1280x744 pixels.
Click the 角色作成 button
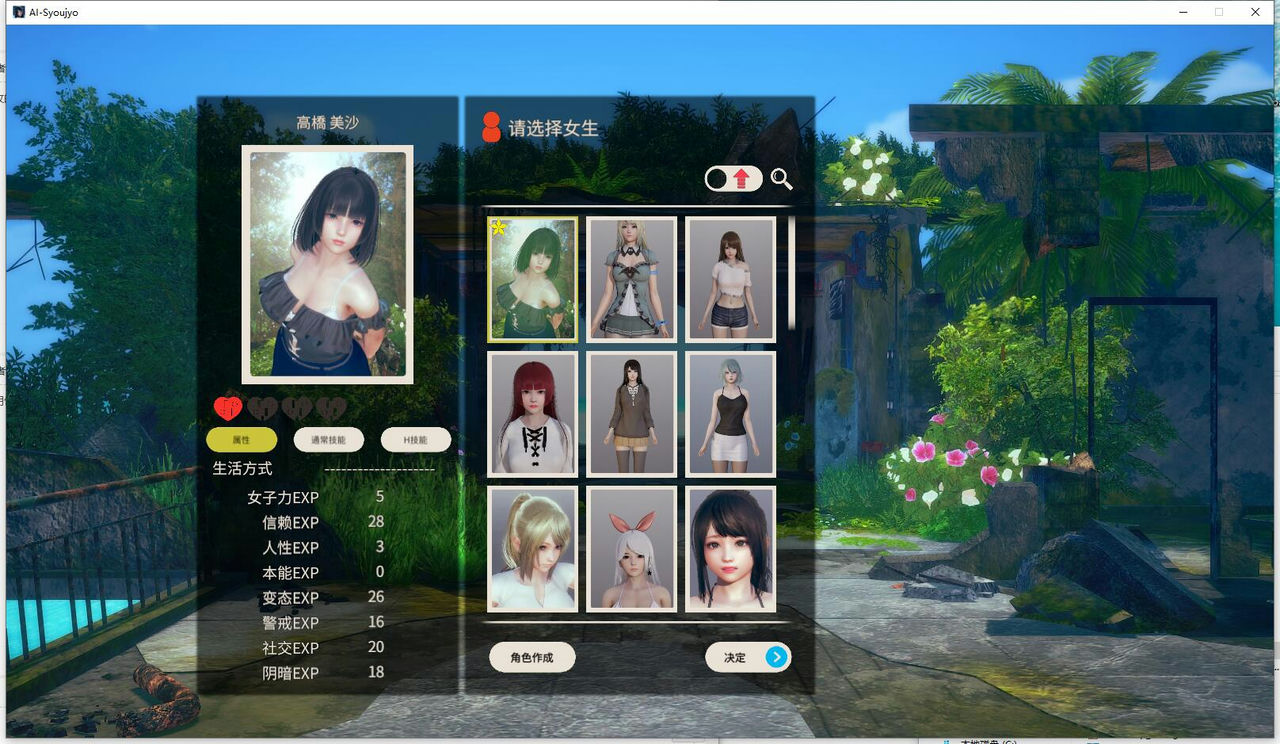531,657
